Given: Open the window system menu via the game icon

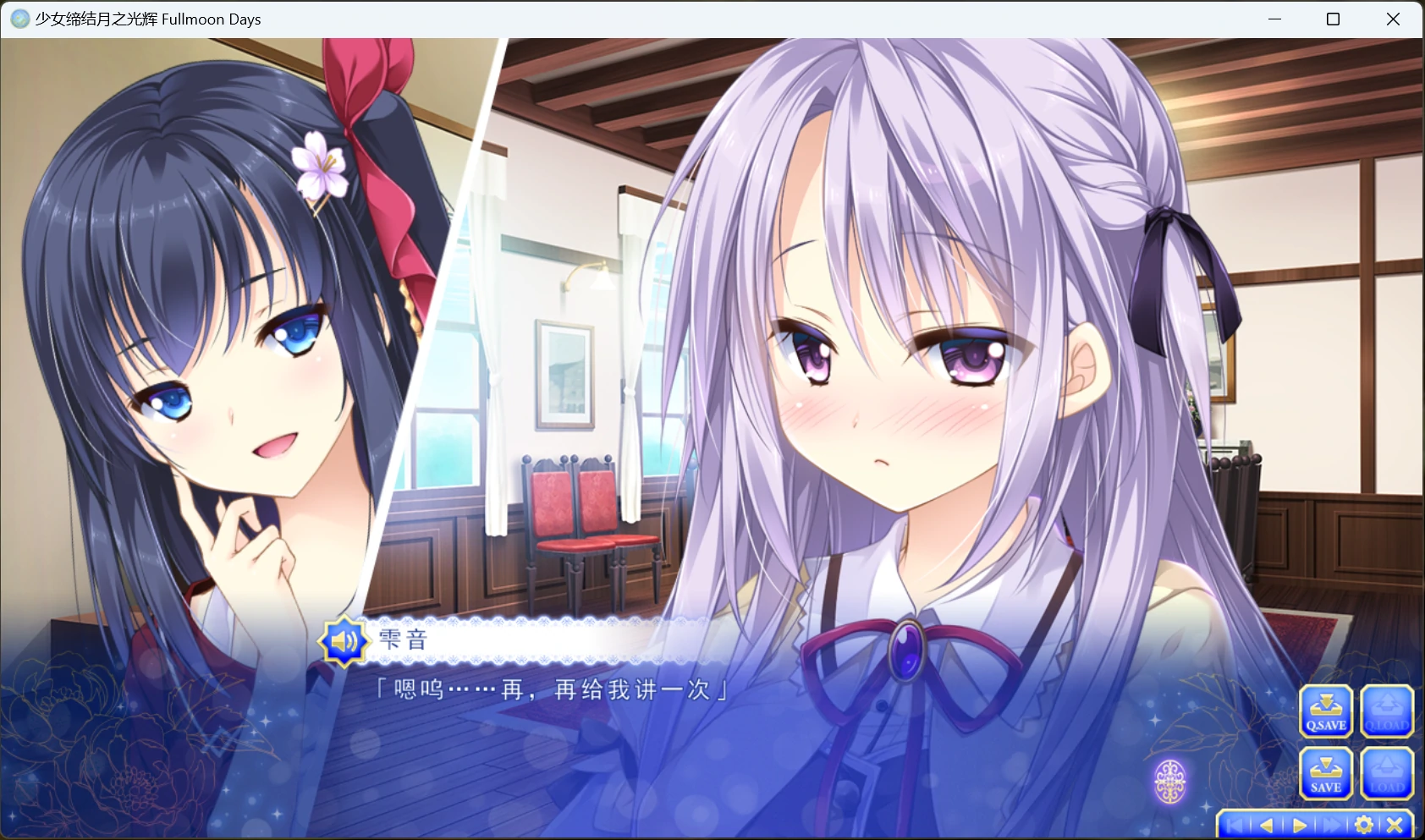Looking at the screenshot, I should click(x=19, y=19).
